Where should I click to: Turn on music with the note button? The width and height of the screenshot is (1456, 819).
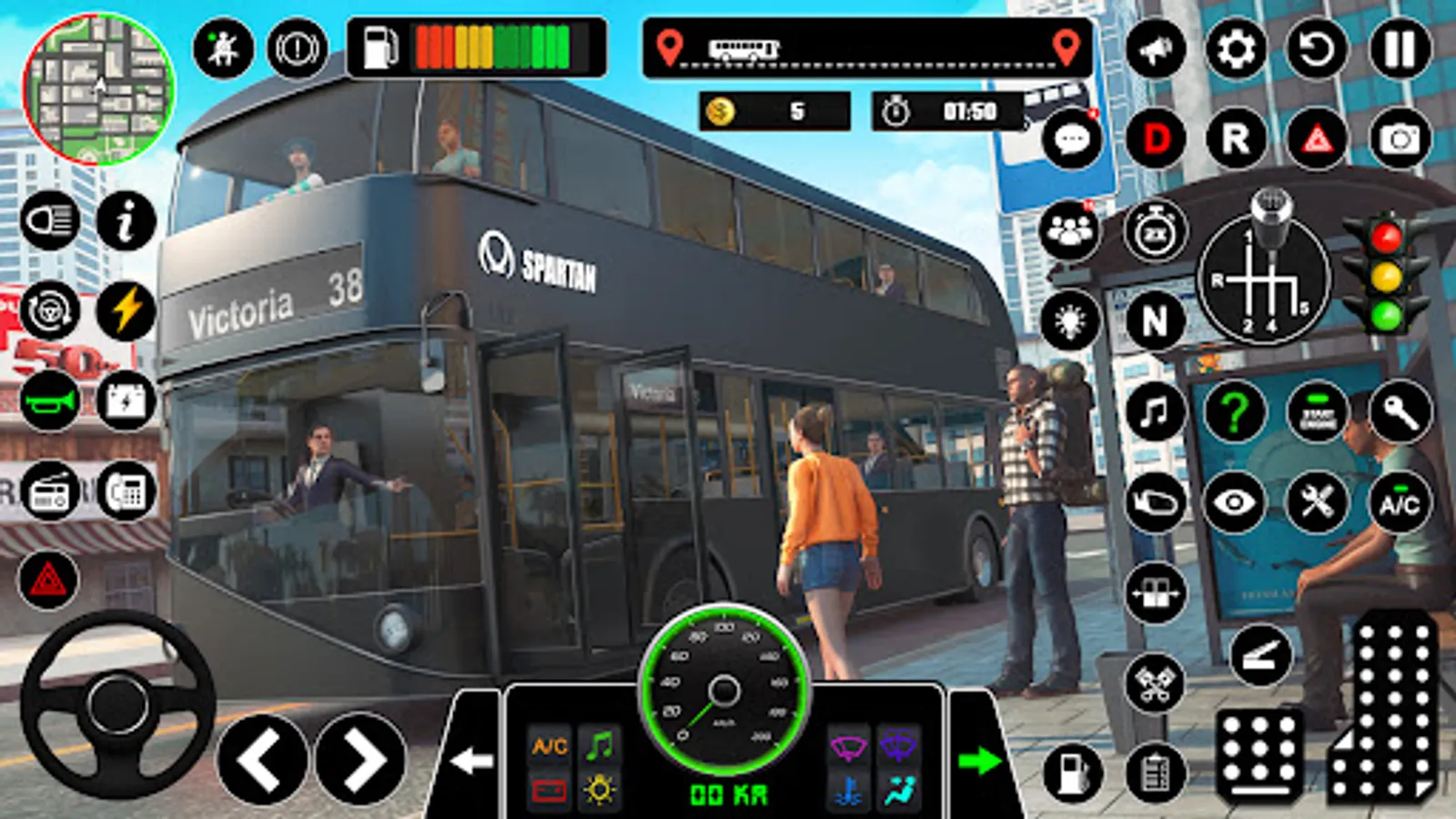(x=1154, y=411)
